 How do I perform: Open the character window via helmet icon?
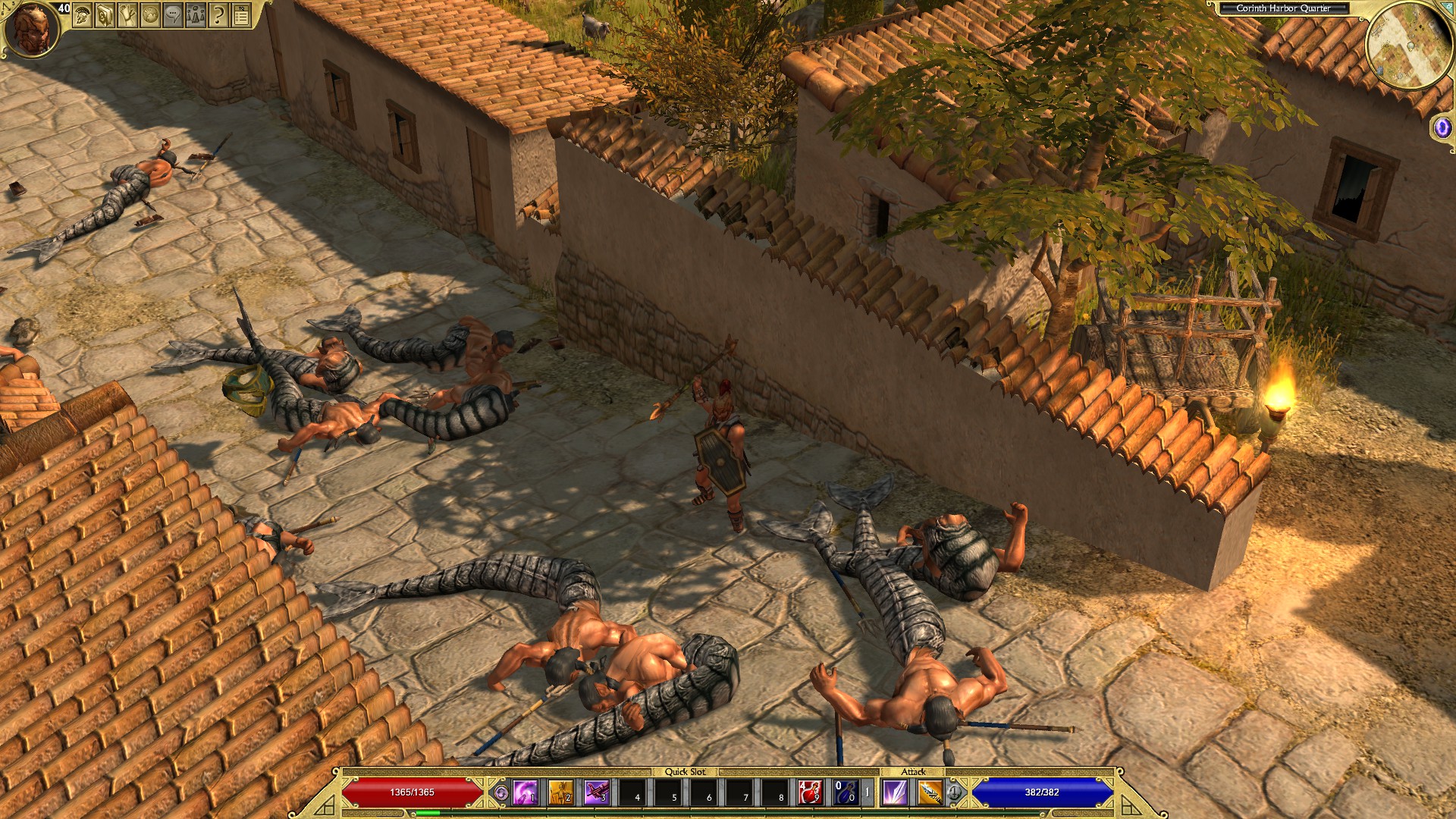(x=82, y=14)
